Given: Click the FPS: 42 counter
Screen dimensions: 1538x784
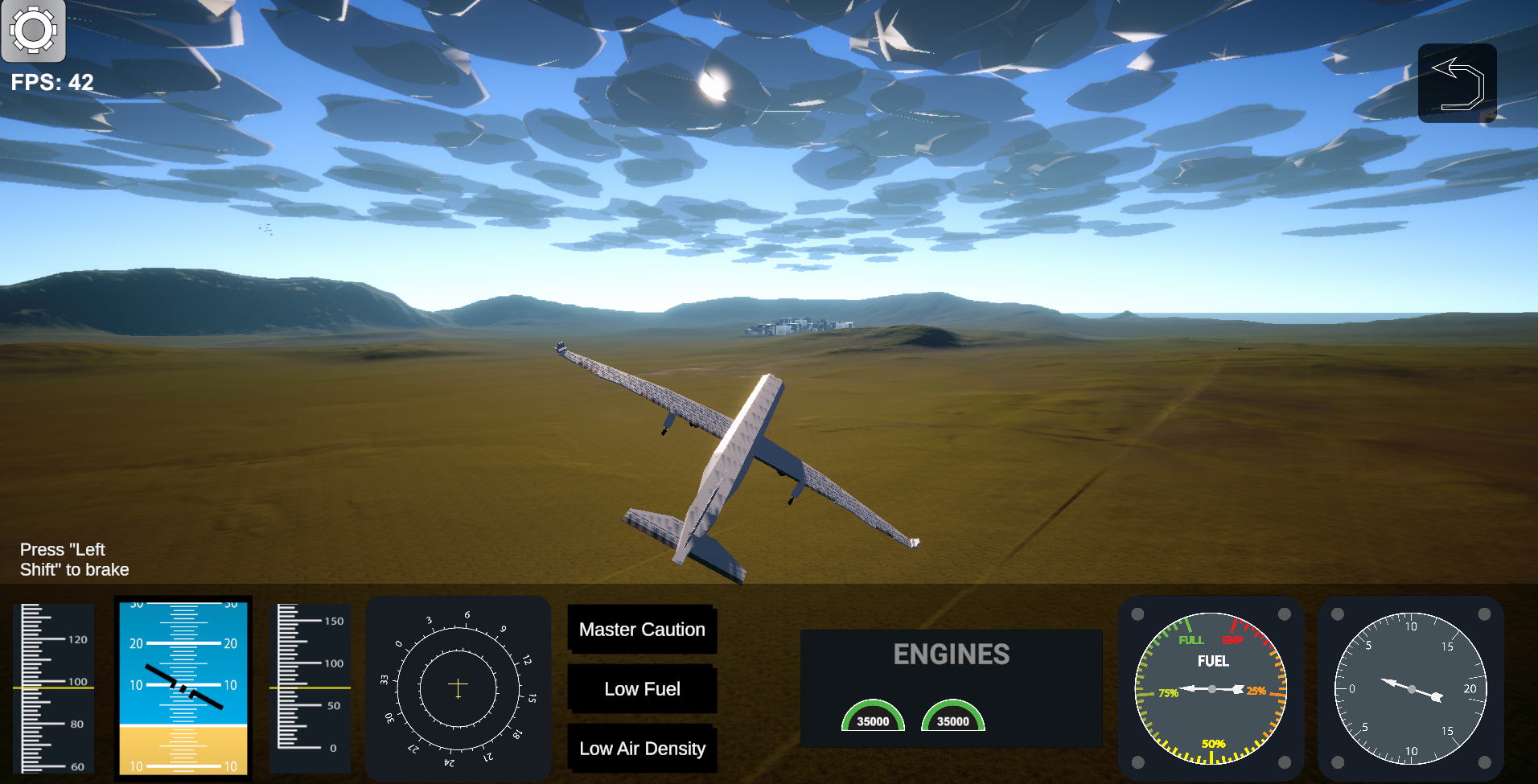Looking at the screenshot, I should click(x=51, y=81).
